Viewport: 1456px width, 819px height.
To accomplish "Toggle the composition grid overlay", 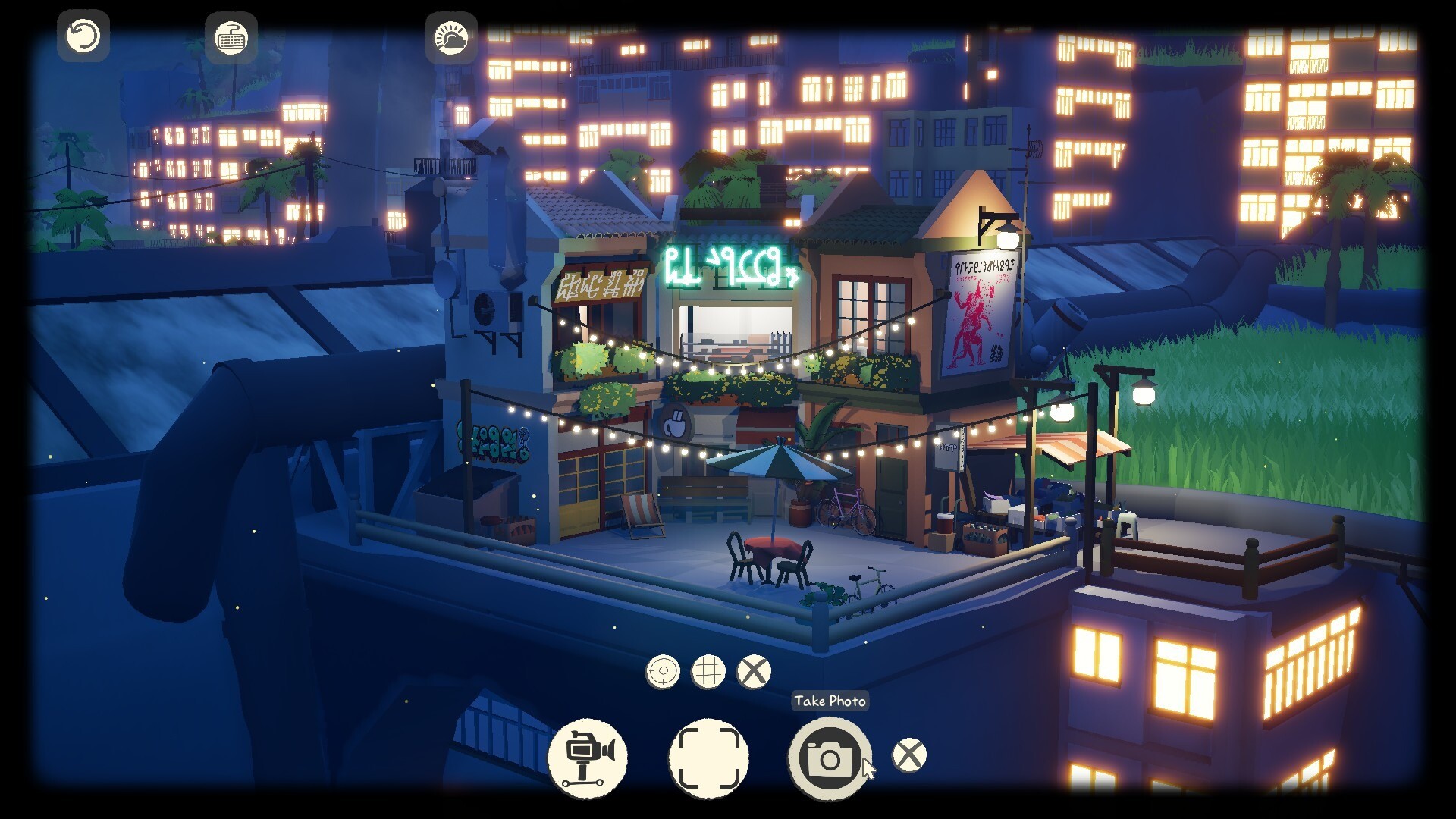I will [x=711, y=671].
